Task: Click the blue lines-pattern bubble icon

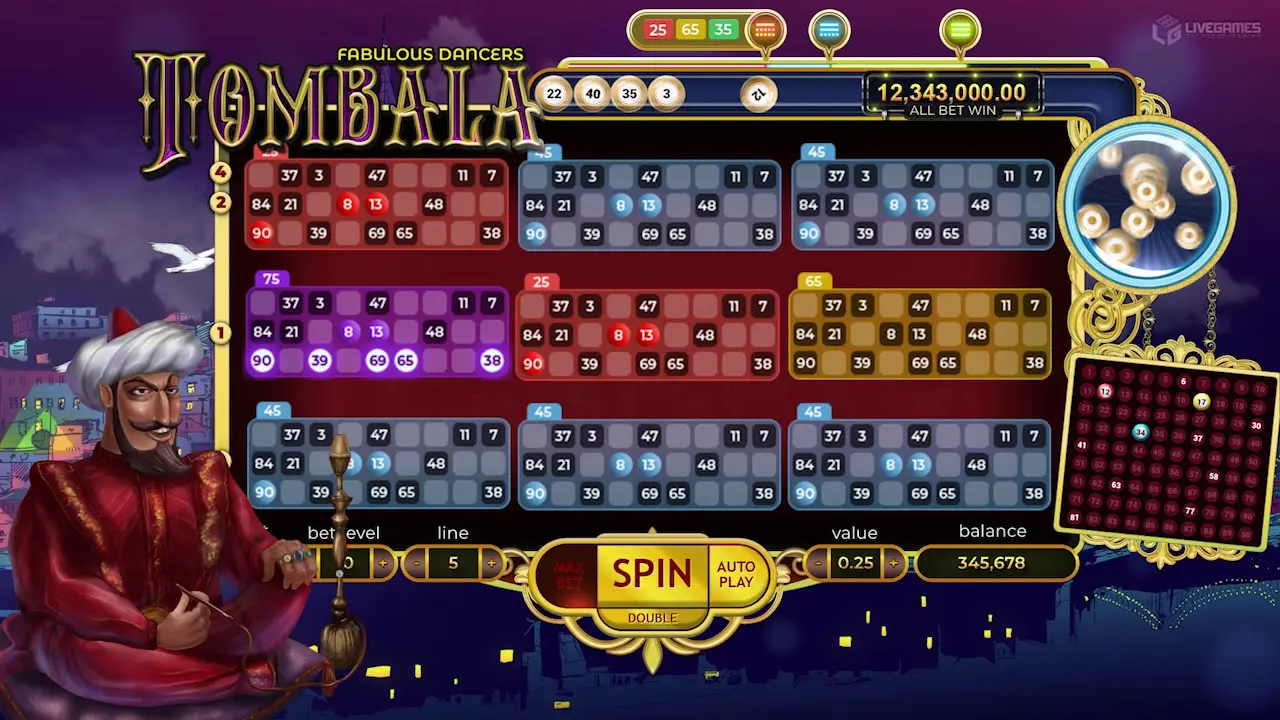Action: pyautogui.click(x=829, y=27)
